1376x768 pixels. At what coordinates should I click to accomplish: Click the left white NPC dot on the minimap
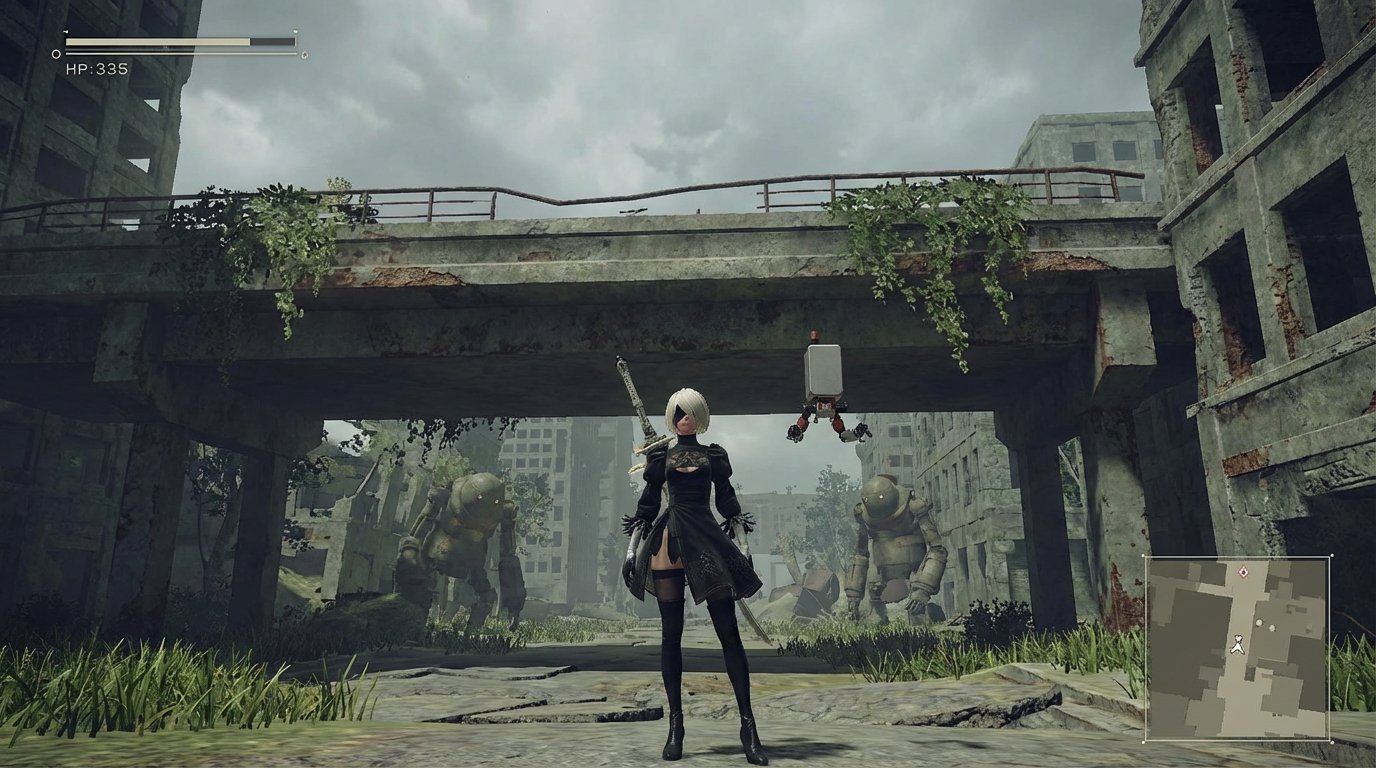click(1259, 623)
